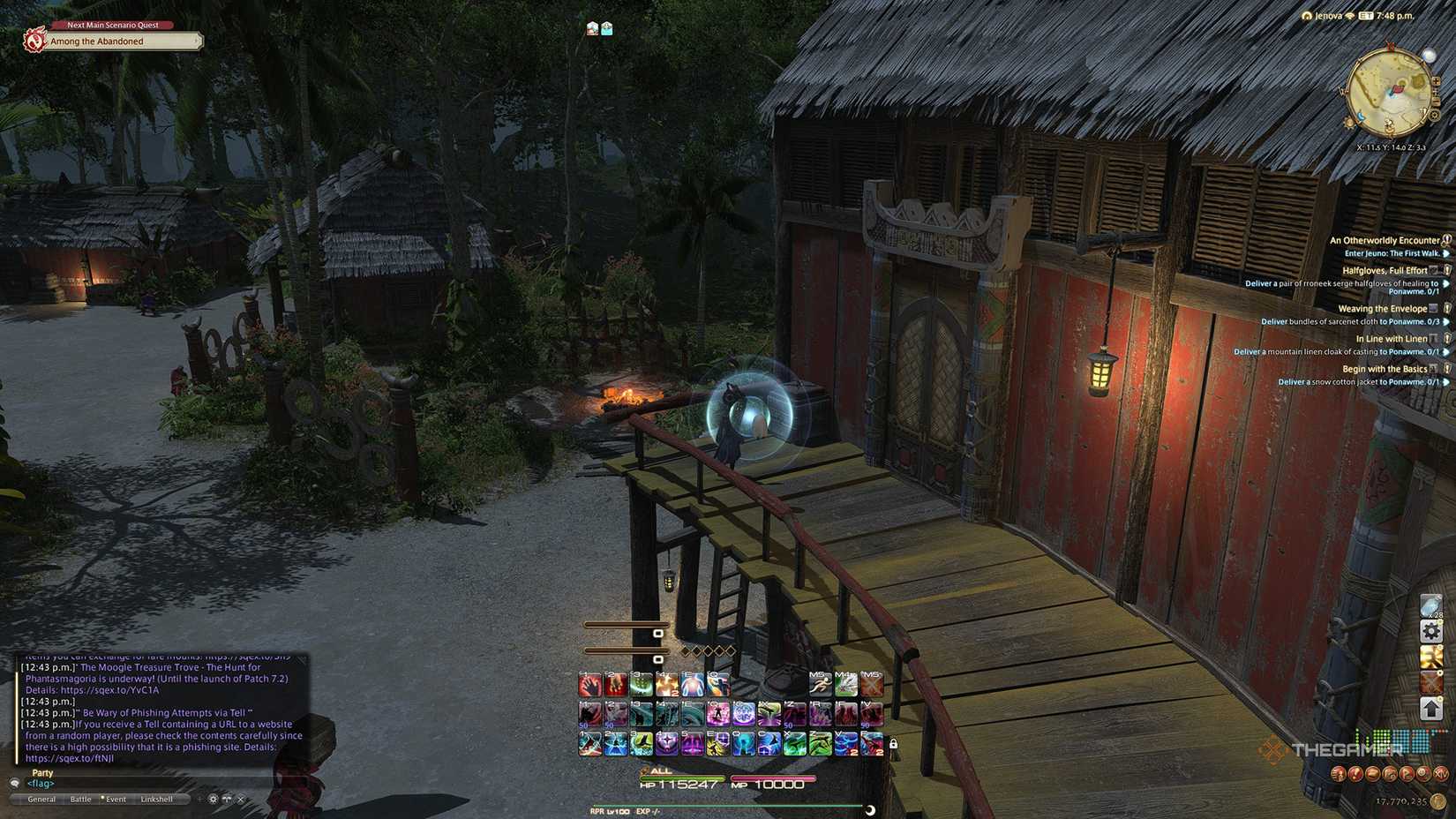
Task: Click the speech bubble icon left of the chat input
Action: 228,800
